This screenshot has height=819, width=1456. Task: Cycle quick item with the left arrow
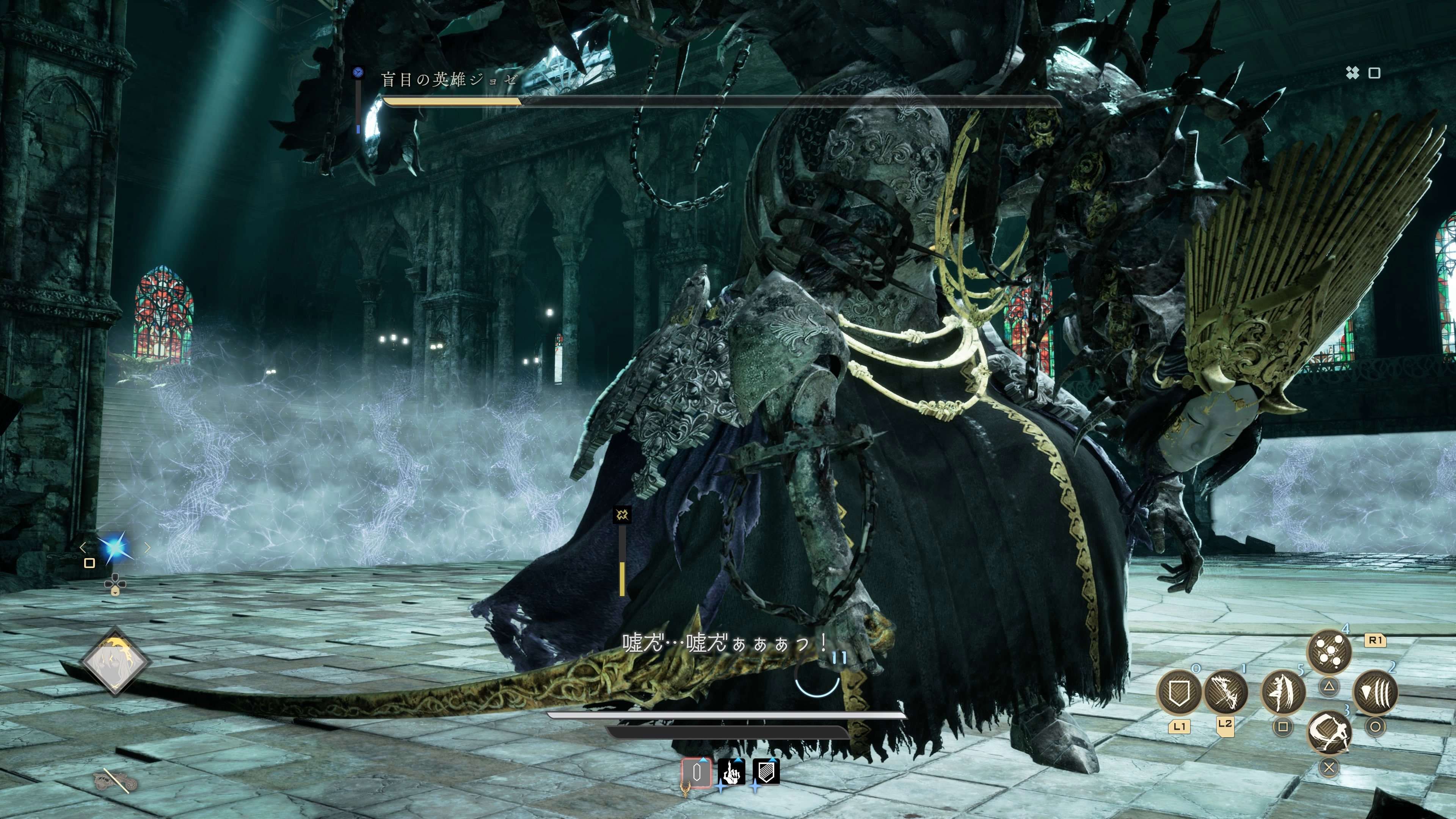(84, 547)
